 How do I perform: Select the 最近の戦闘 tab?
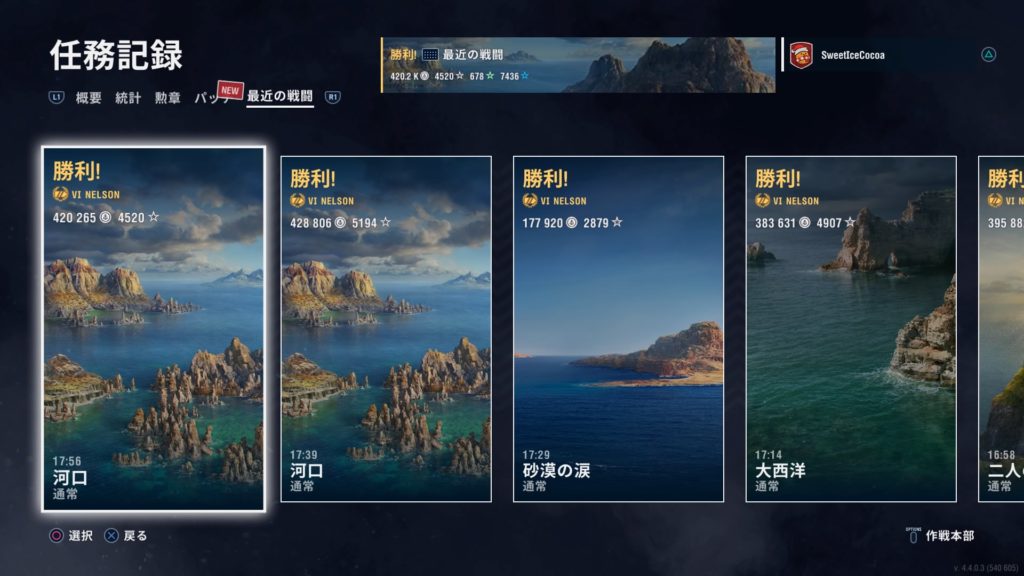280,97
